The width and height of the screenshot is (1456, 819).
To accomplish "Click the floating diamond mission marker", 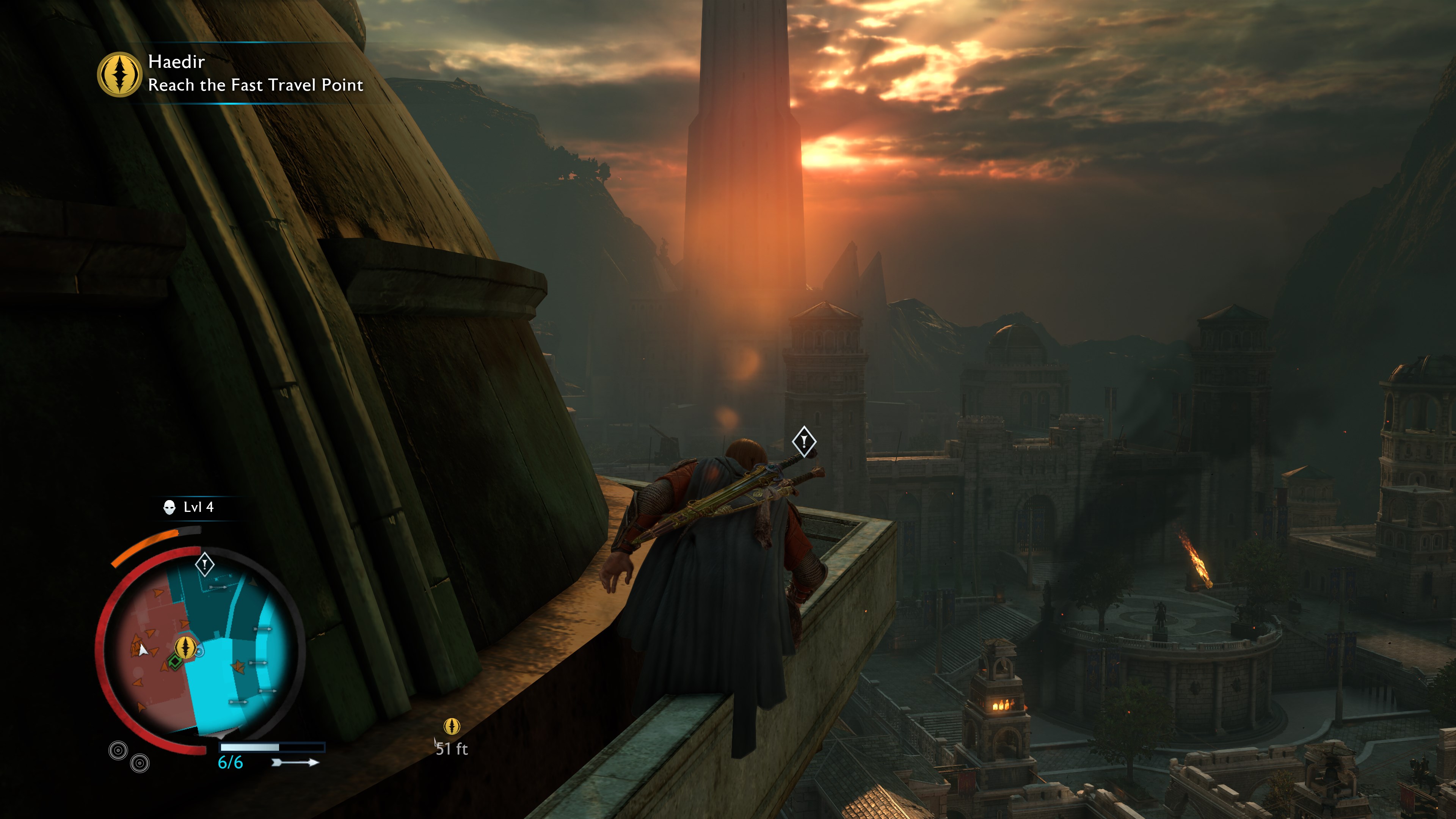I will coord(804,441).
